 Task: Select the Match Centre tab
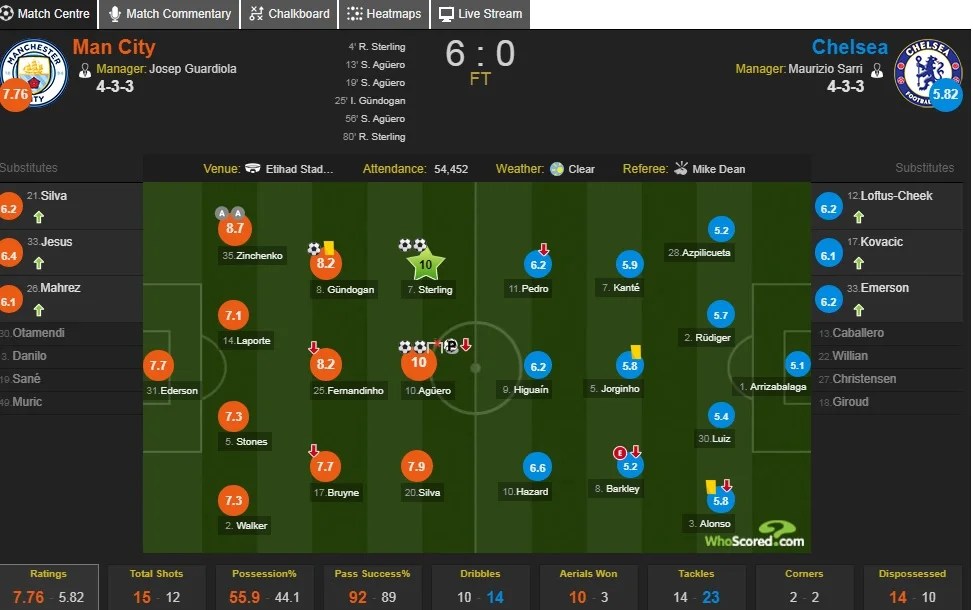(46, 14)
